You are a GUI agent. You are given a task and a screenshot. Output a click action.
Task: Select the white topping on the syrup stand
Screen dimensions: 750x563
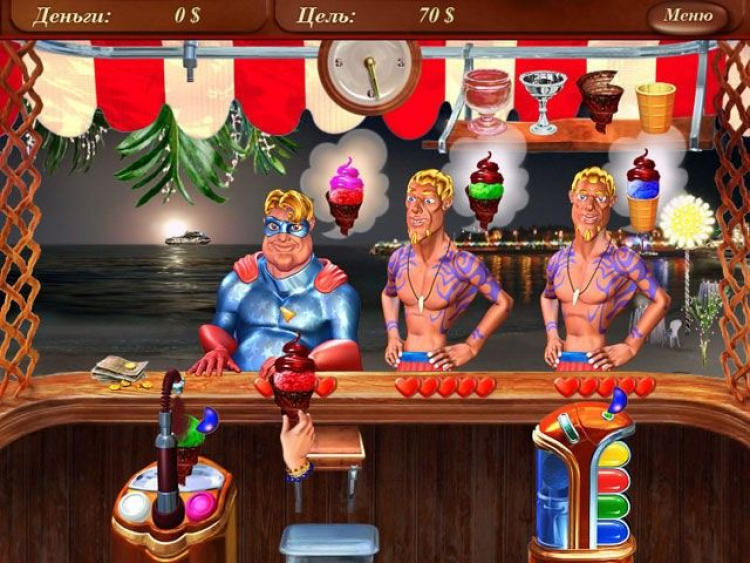[x=134, y=507]
